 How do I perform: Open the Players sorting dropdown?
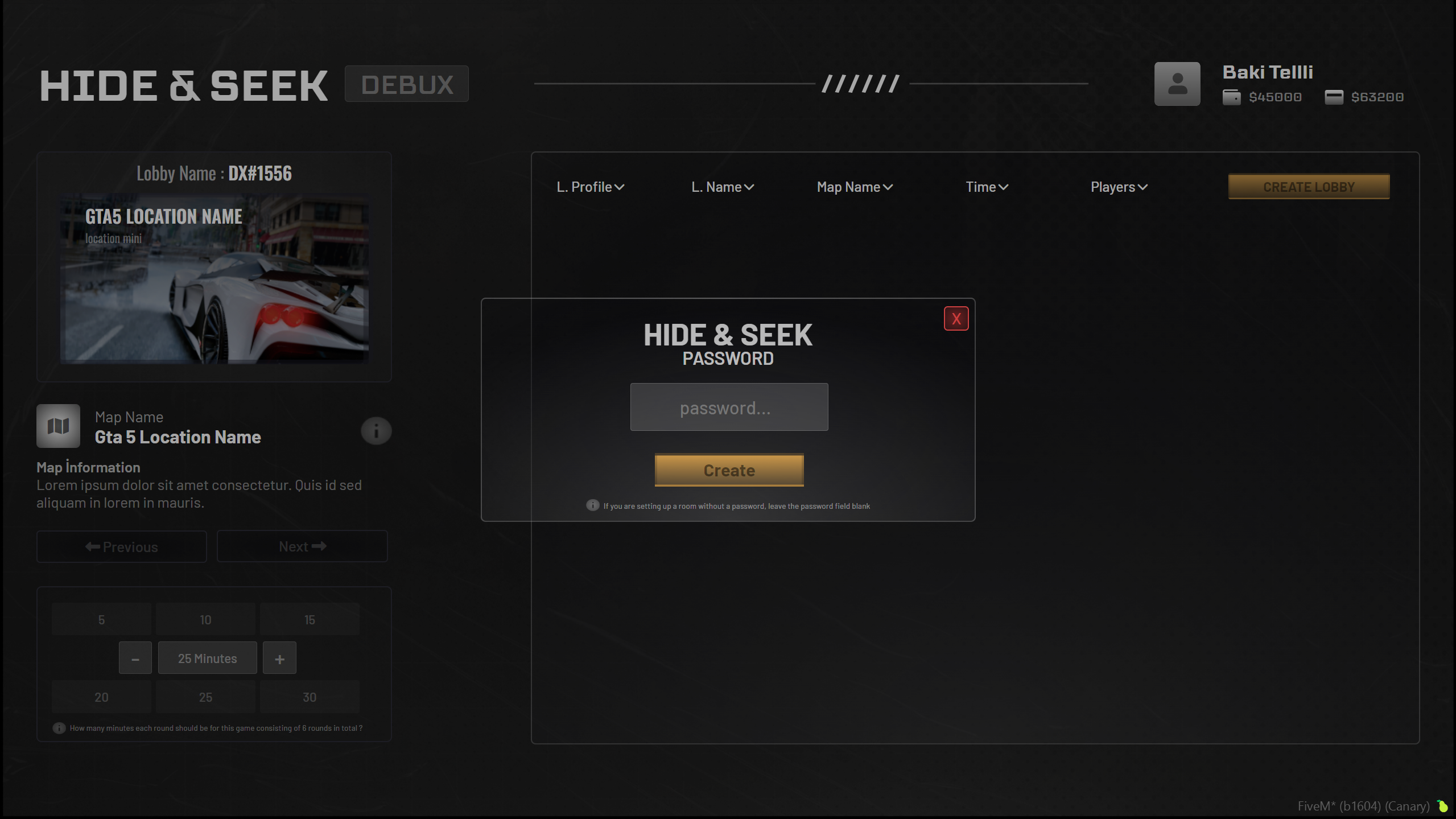pos(1117,186)
